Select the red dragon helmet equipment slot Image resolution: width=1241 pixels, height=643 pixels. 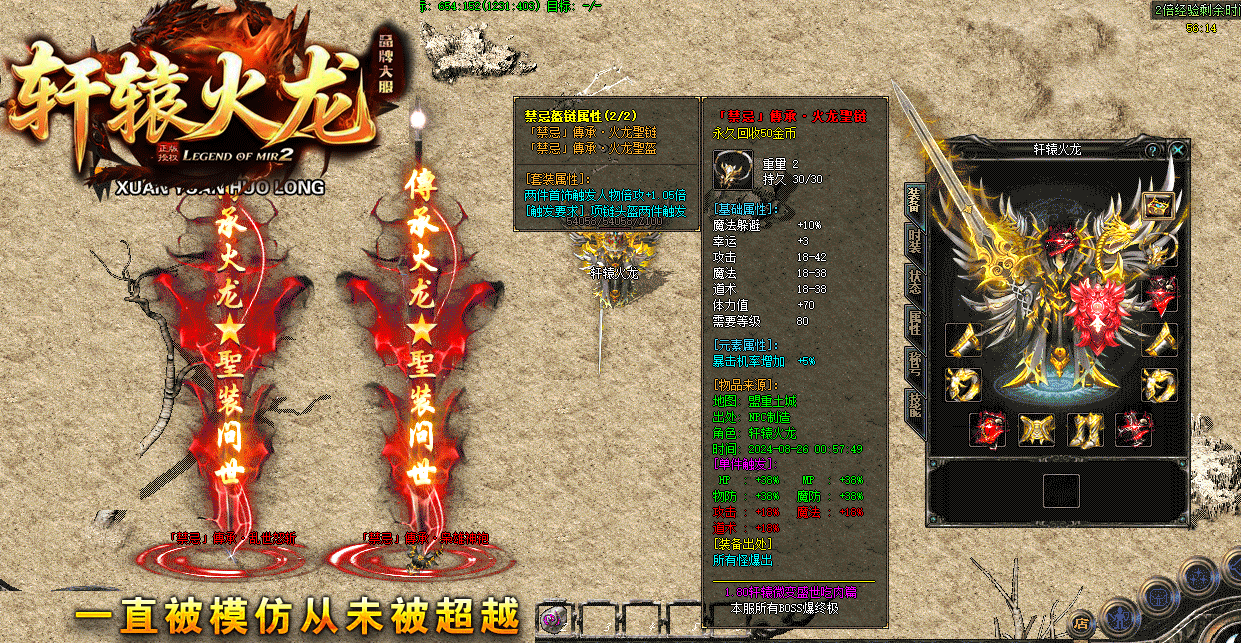(1161, 294)
